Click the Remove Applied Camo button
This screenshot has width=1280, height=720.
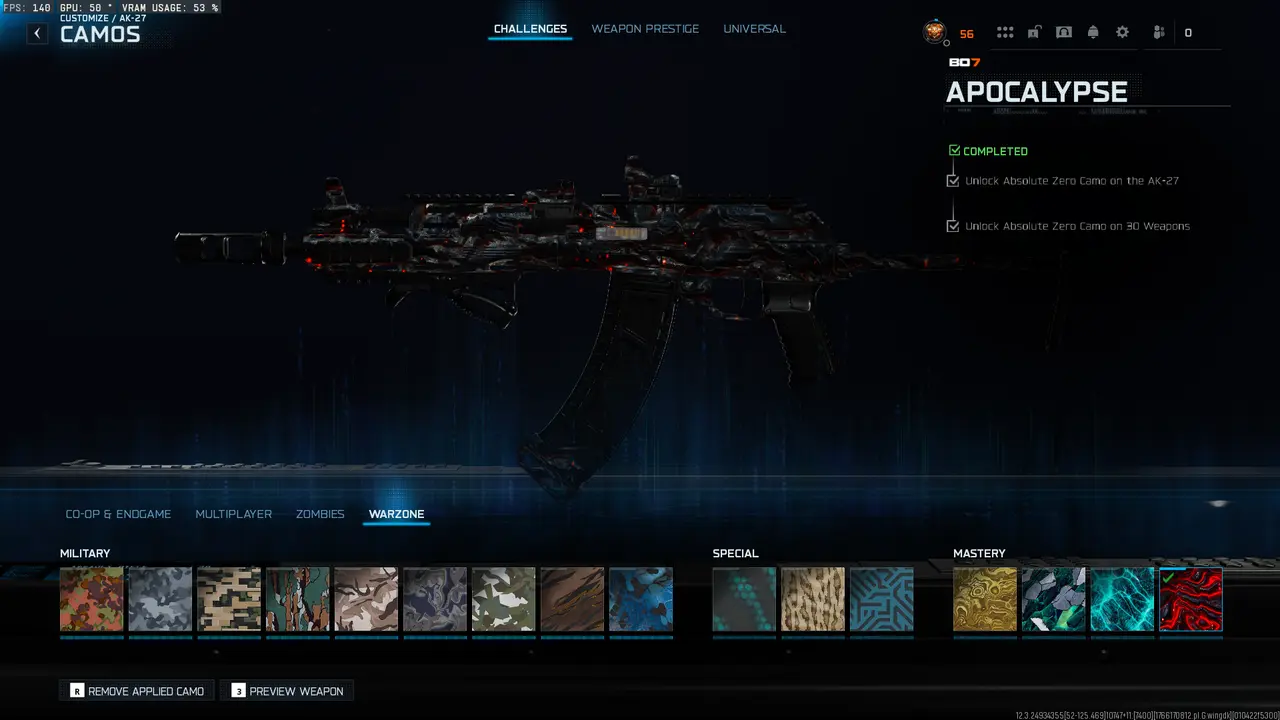click(136, 690)
